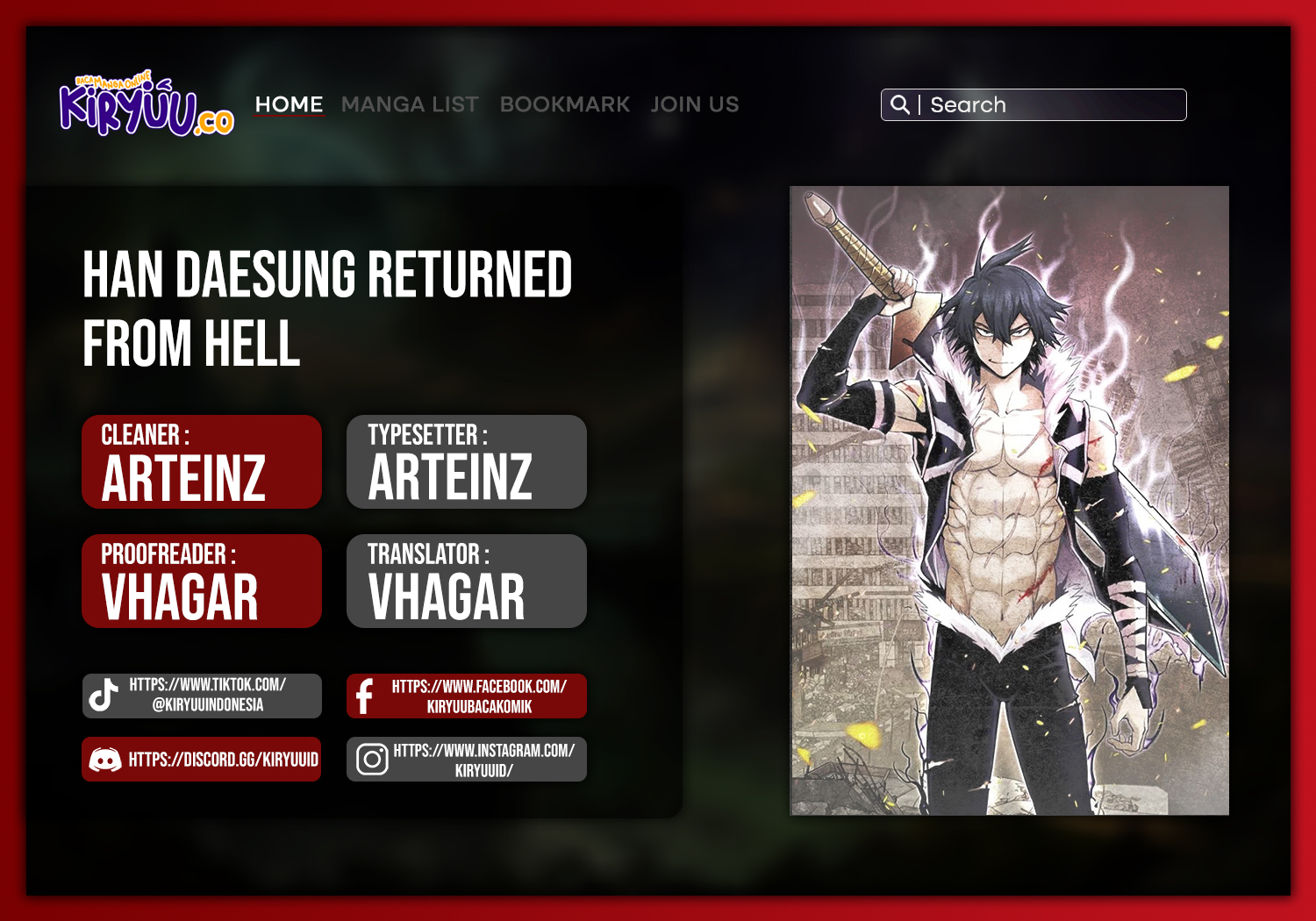The width and height of the screenshot is (1316, 921).
Task: Click the TRANSLATOR VHAGAR credit badge
Action: tap(466, 581)
